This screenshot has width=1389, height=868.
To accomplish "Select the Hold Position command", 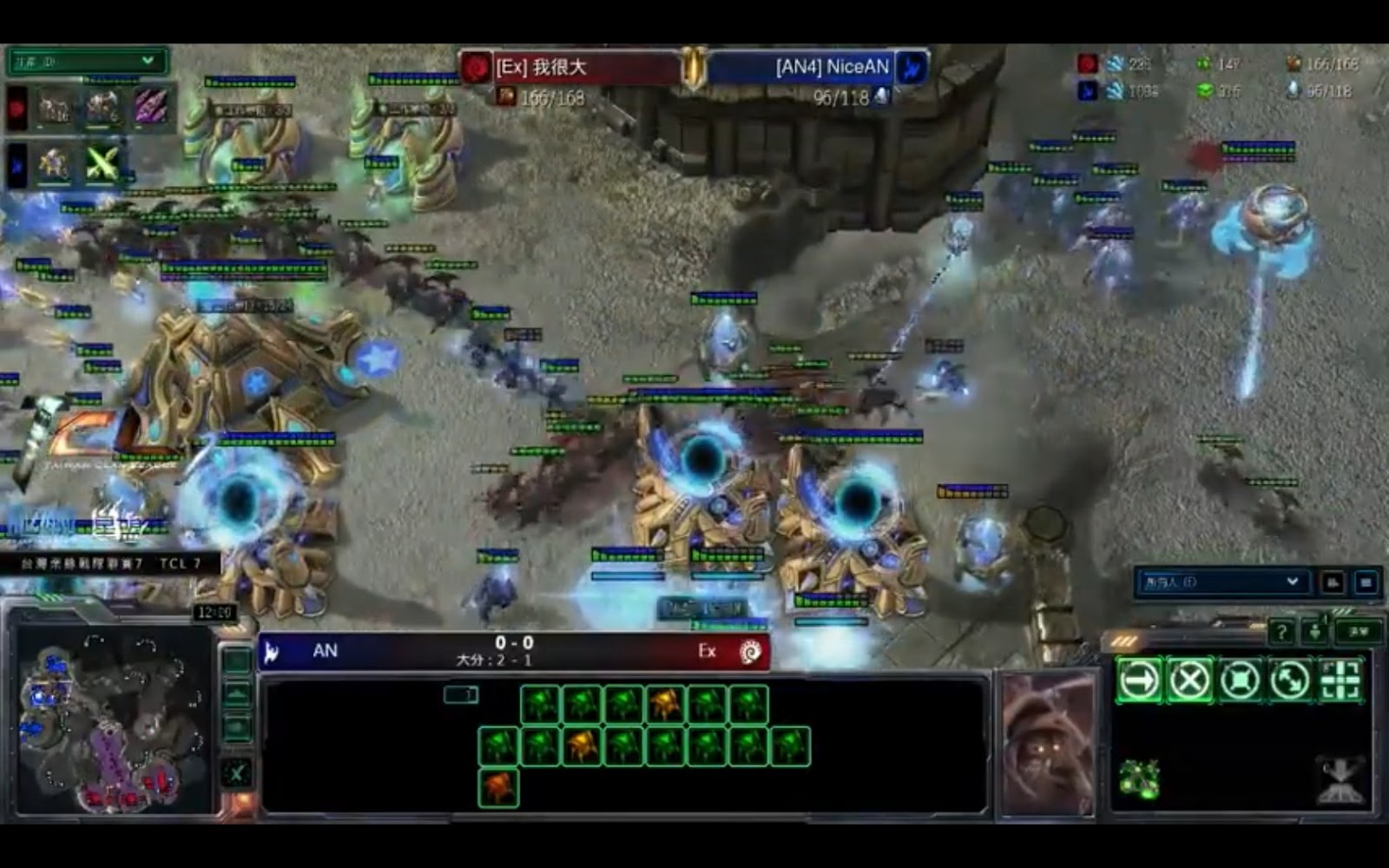I will [x=1240, y=680].
